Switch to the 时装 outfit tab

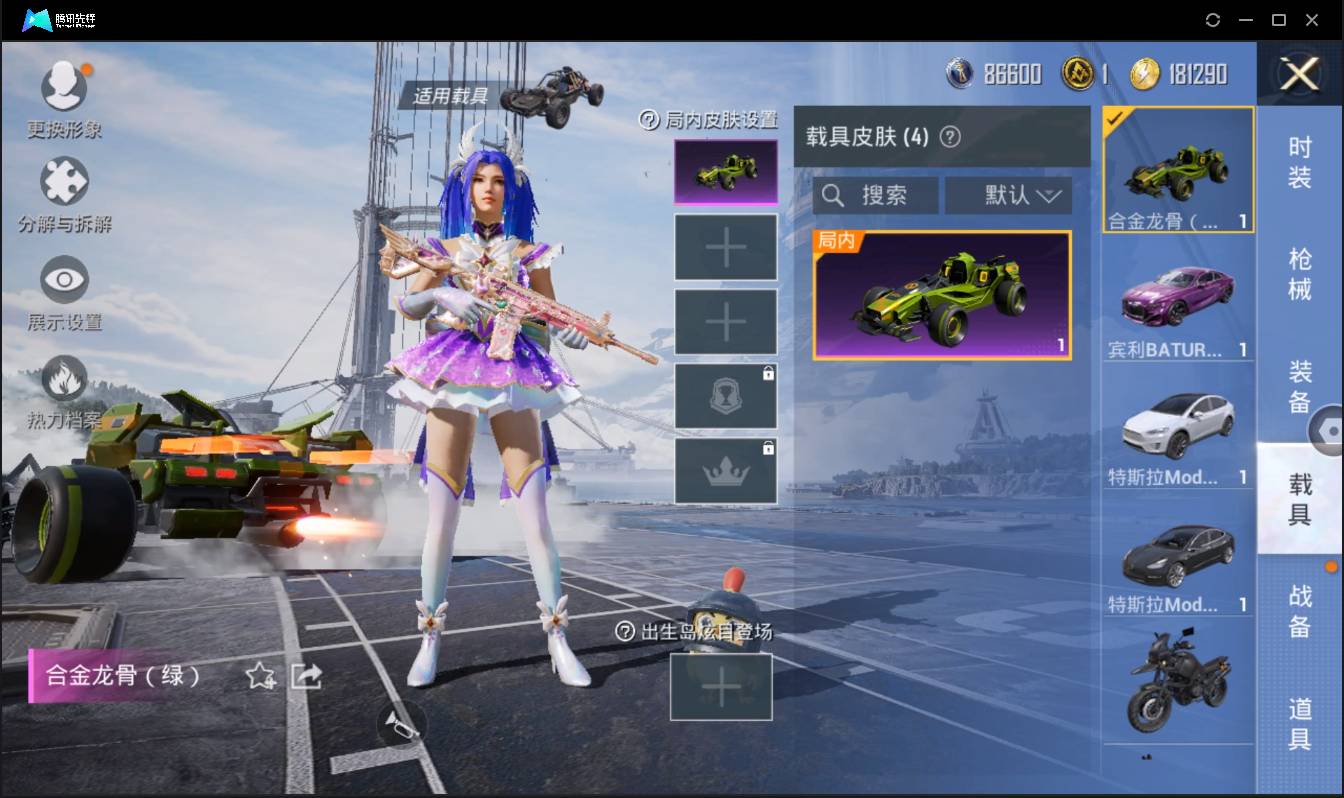[1299, 163]
